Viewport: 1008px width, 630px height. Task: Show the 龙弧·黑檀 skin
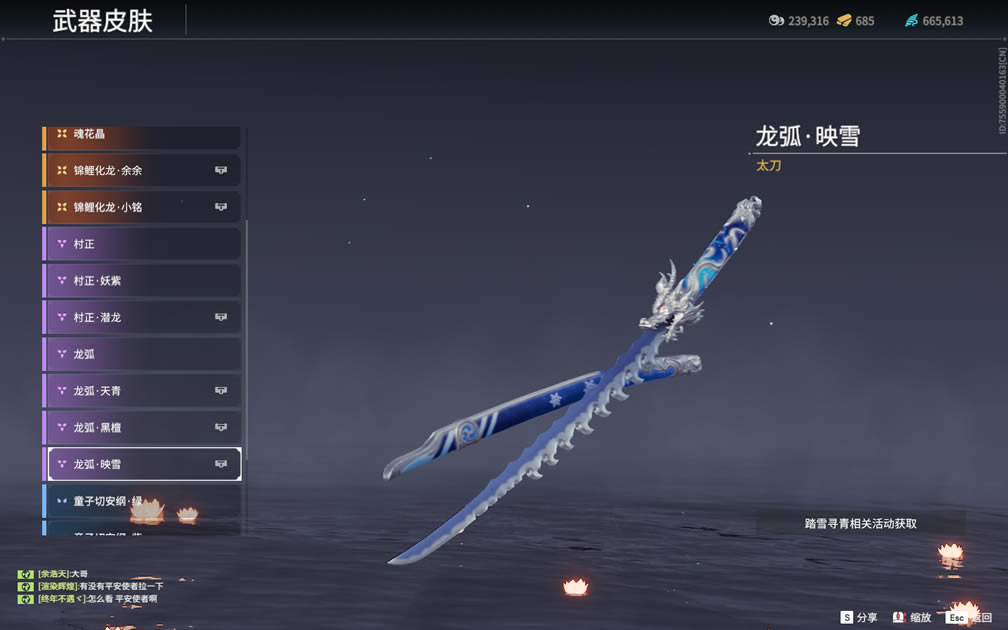pos(142,427)
